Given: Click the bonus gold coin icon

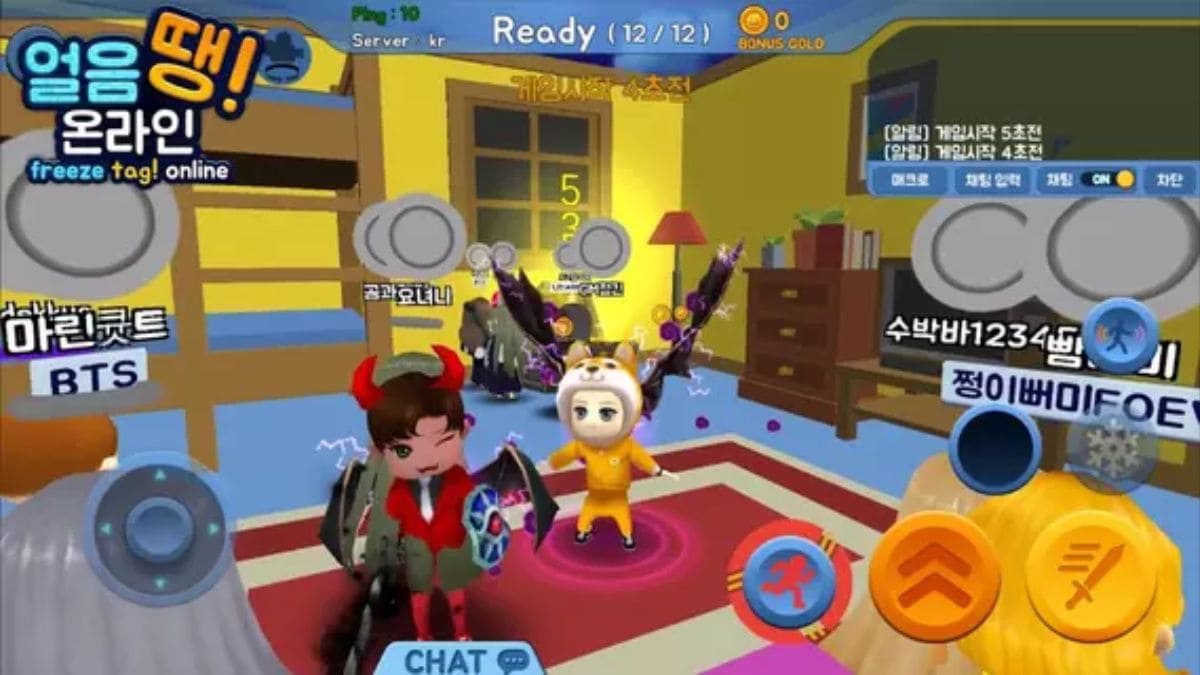Looking at the screenshot, I should 753,20.
